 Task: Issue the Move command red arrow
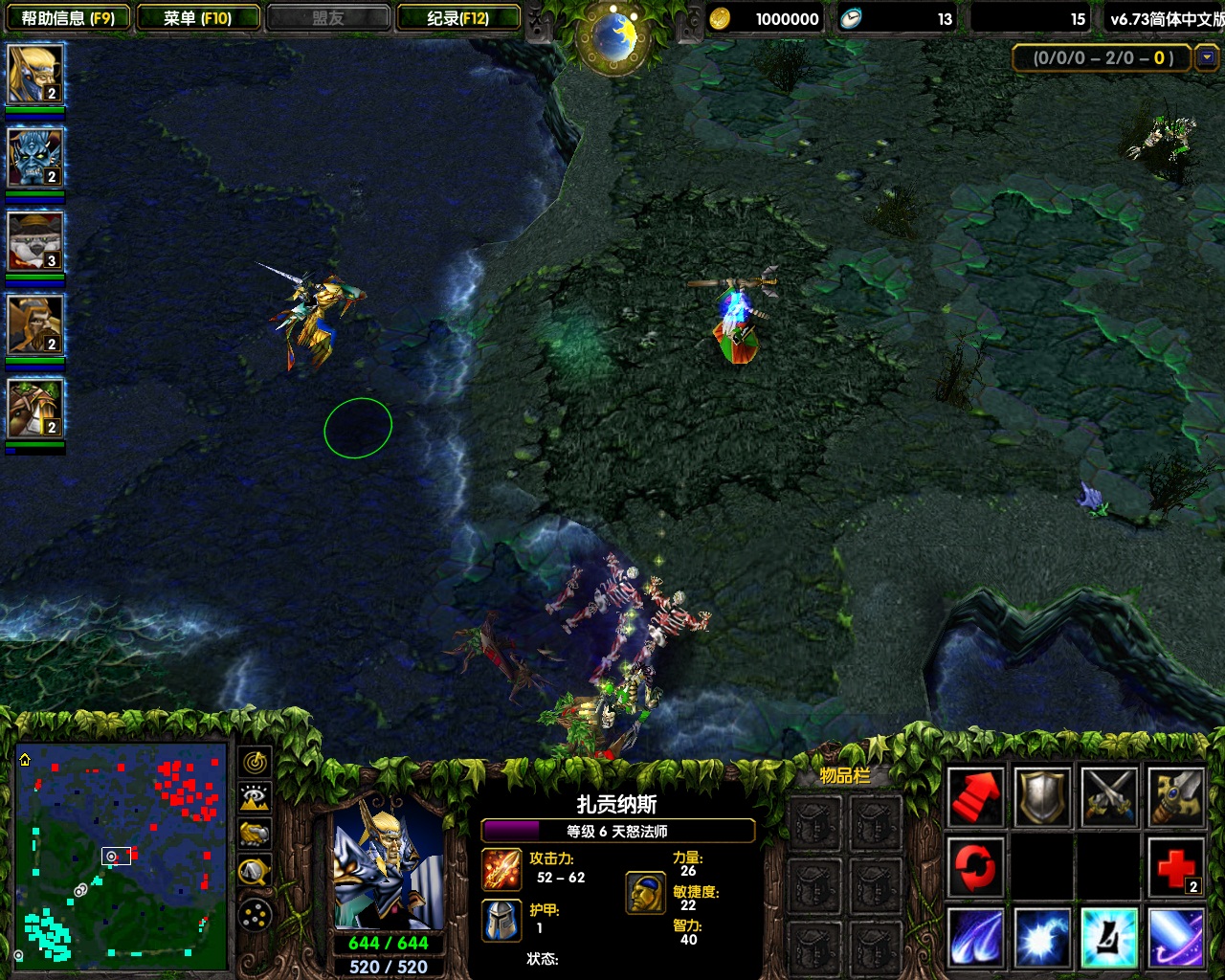[976, 796]
